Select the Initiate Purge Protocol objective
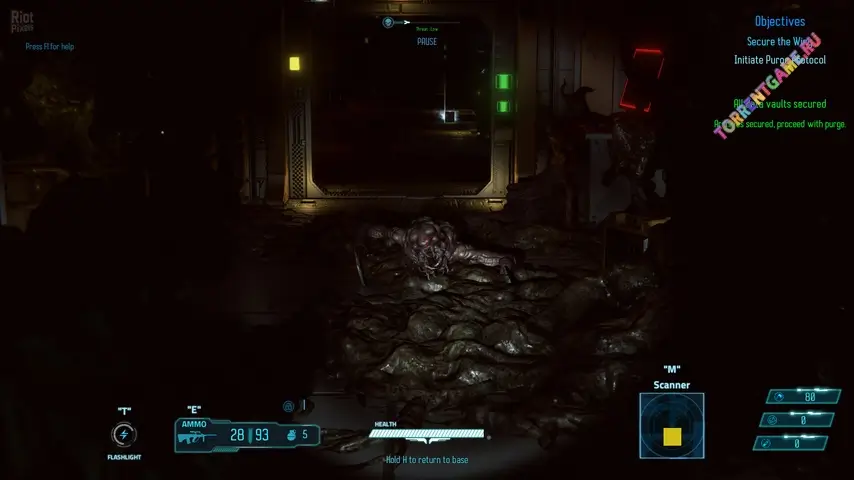This screenshot has height=480, width=854. (x=786, y=60)
